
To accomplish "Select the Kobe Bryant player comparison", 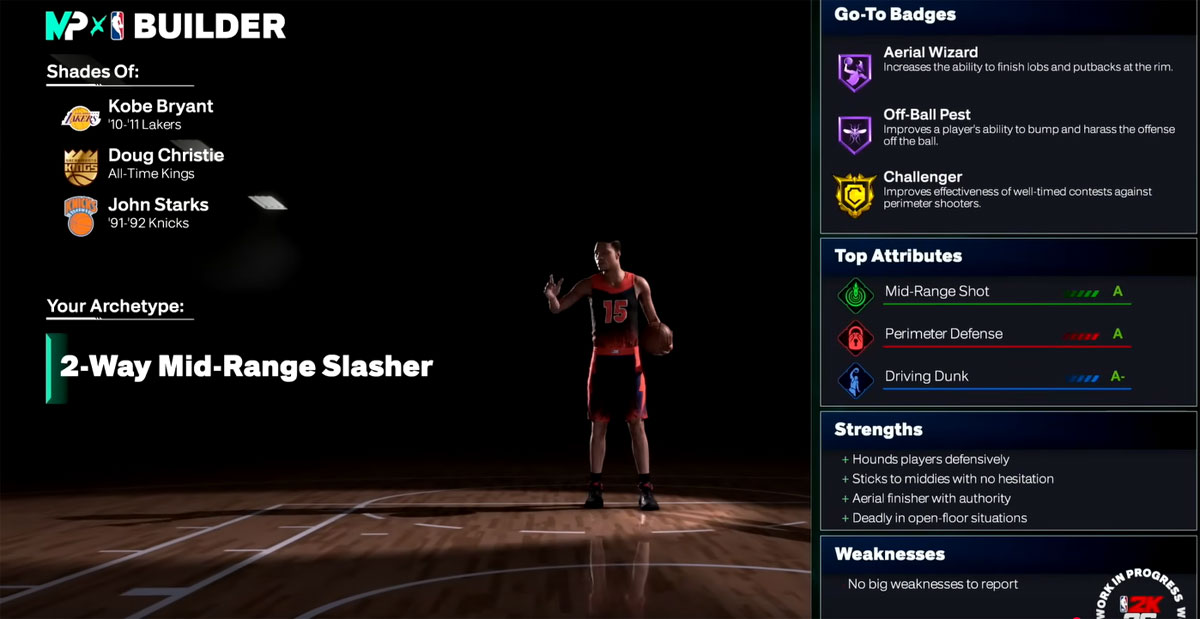I will point(160,114).
